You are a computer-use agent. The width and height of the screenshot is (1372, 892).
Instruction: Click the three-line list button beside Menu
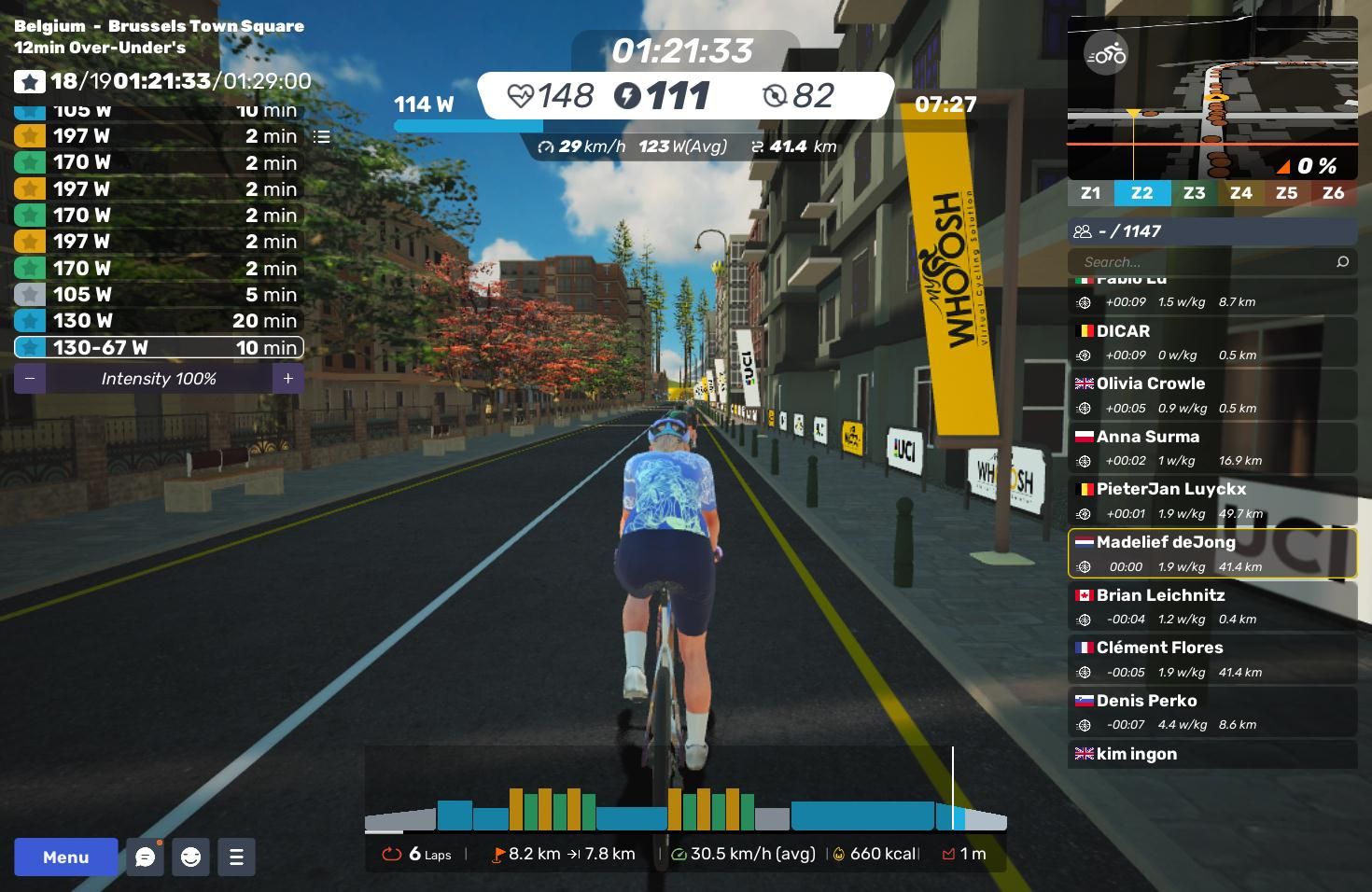pyautogui.click(x=236, y=857)
